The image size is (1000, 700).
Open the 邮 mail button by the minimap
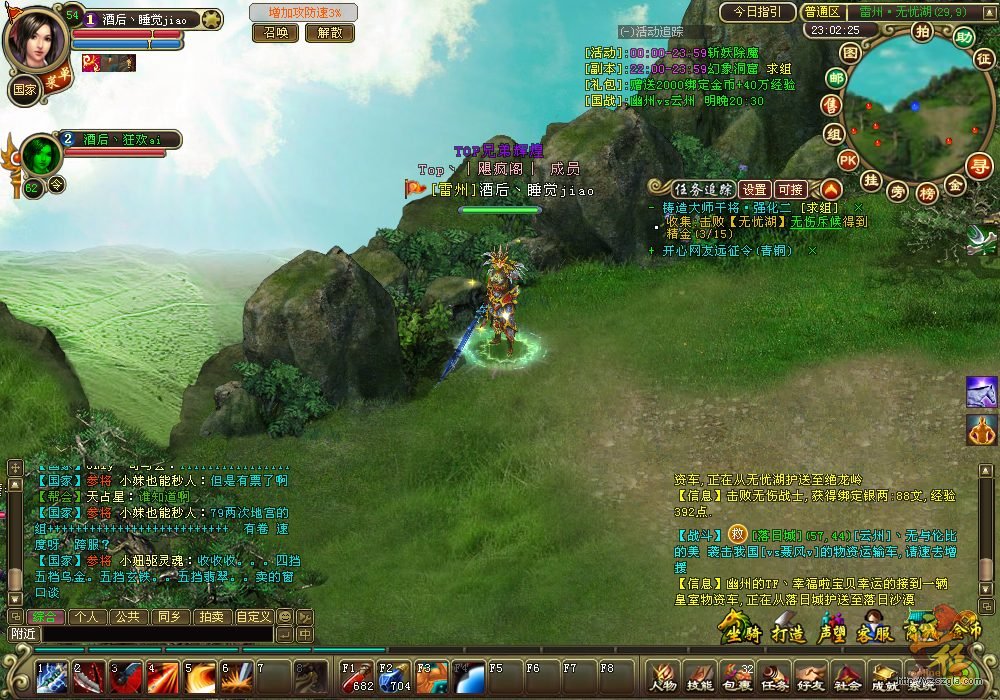835,78
